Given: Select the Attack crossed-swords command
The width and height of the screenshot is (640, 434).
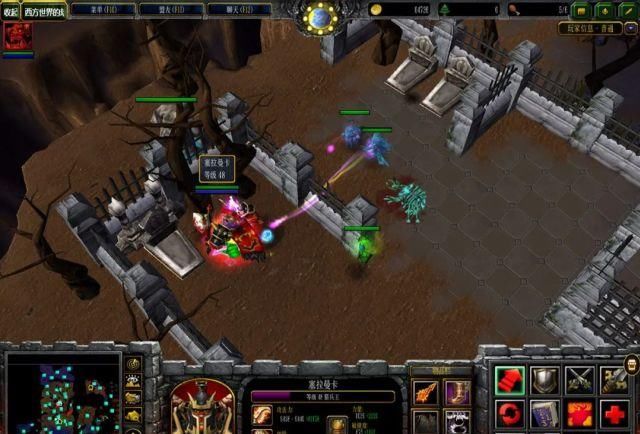Looking at the screenshot, I should pos(580,379).
